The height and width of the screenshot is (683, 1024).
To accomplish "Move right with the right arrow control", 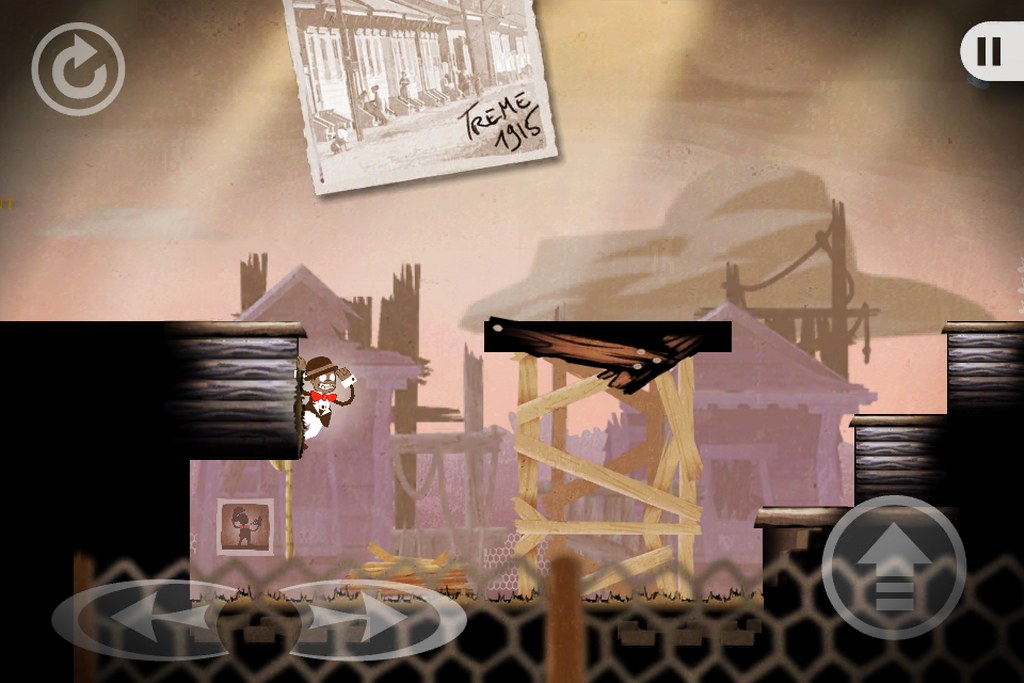I will 375,620.
